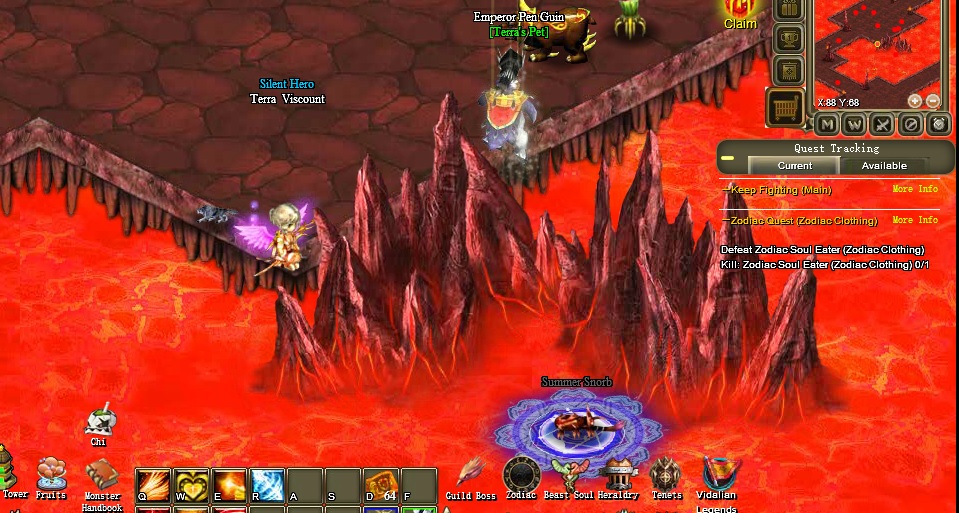Open the Monster Handbook
Viewport: 959px width, 513px height.
tap(101, 474)
